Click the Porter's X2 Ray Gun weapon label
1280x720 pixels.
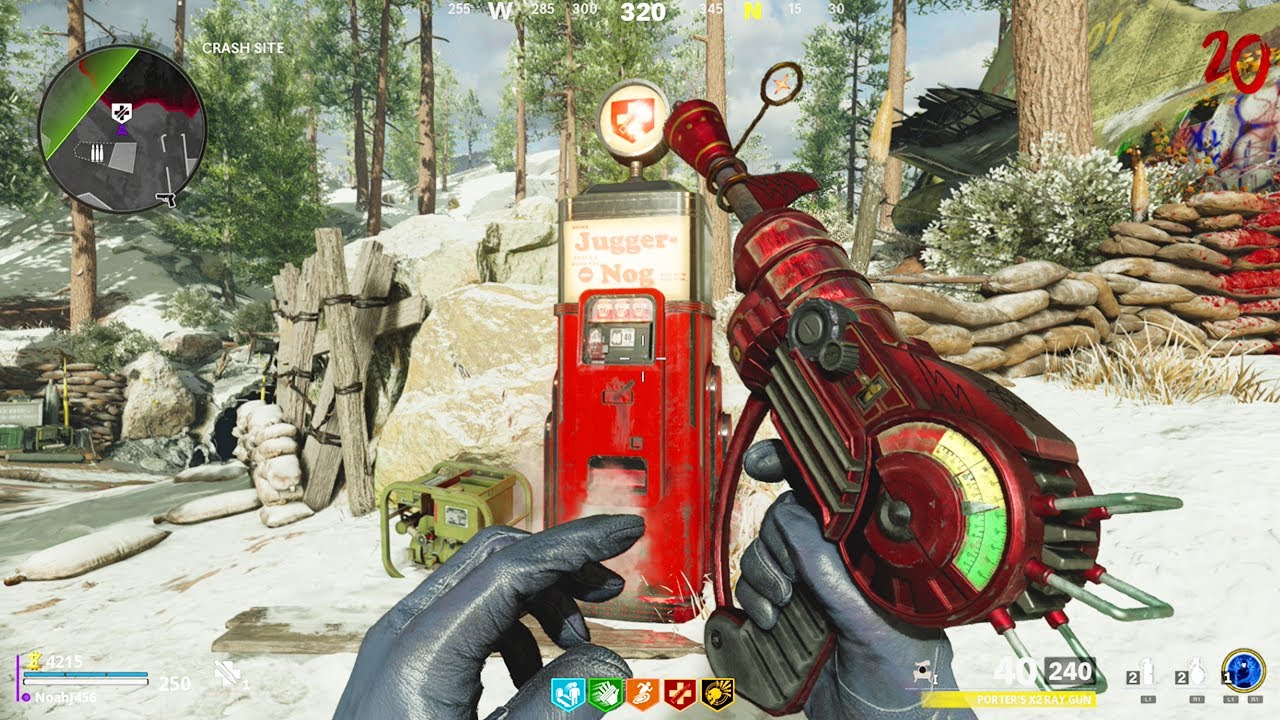(x=1008, y=699)
